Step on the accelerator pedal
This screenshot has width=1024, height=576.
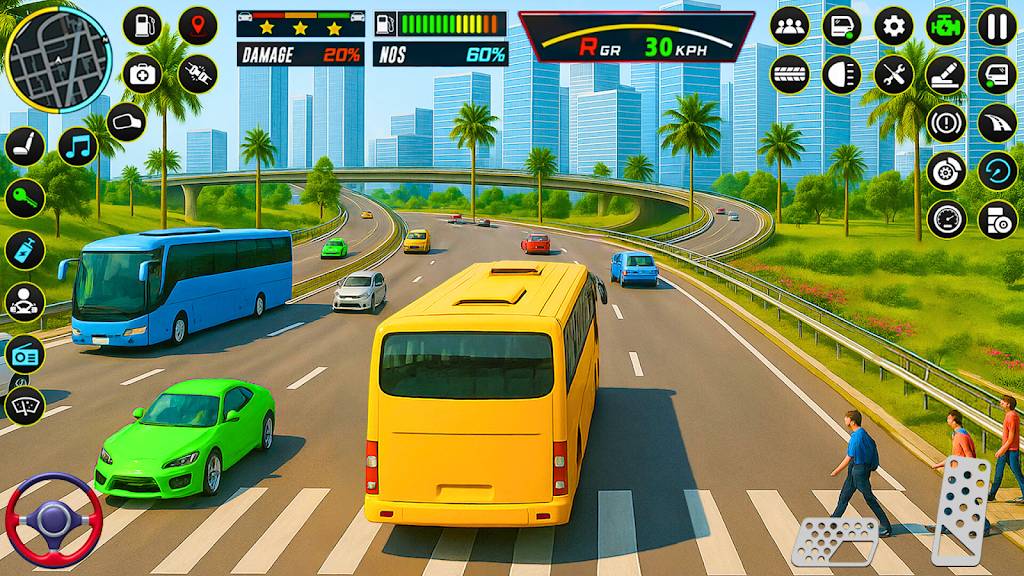961,511
